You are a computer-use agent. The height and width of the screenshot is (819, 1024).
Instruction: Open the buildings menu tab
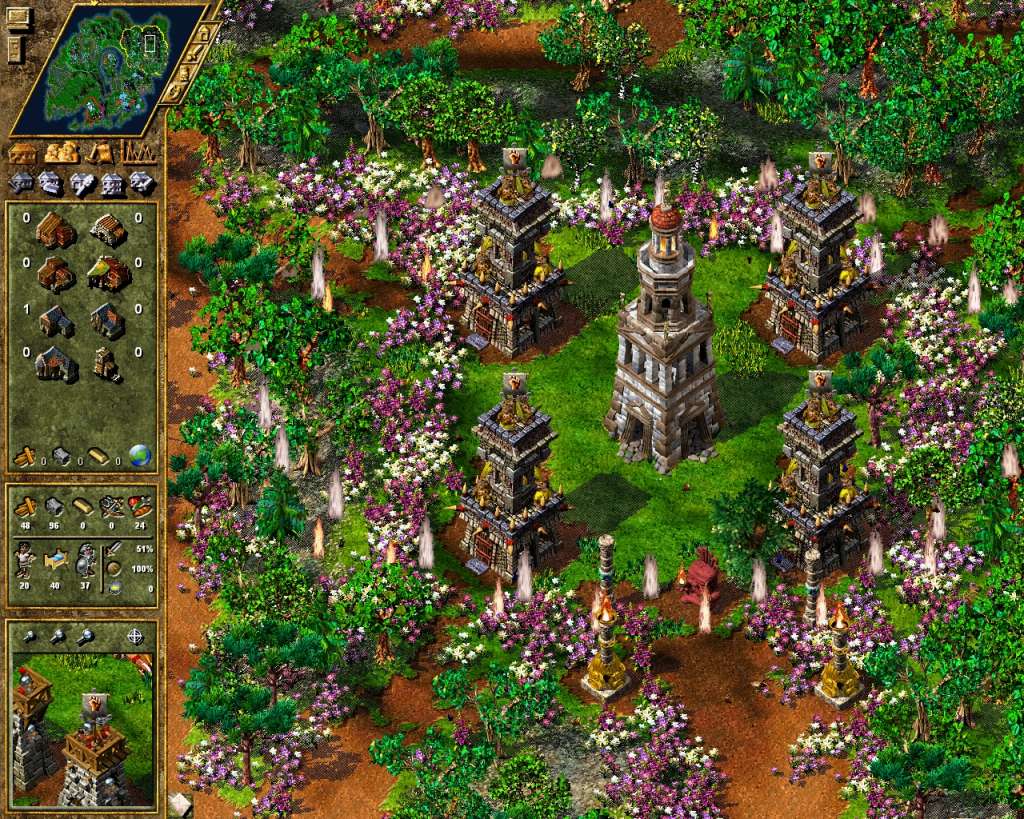23,153
